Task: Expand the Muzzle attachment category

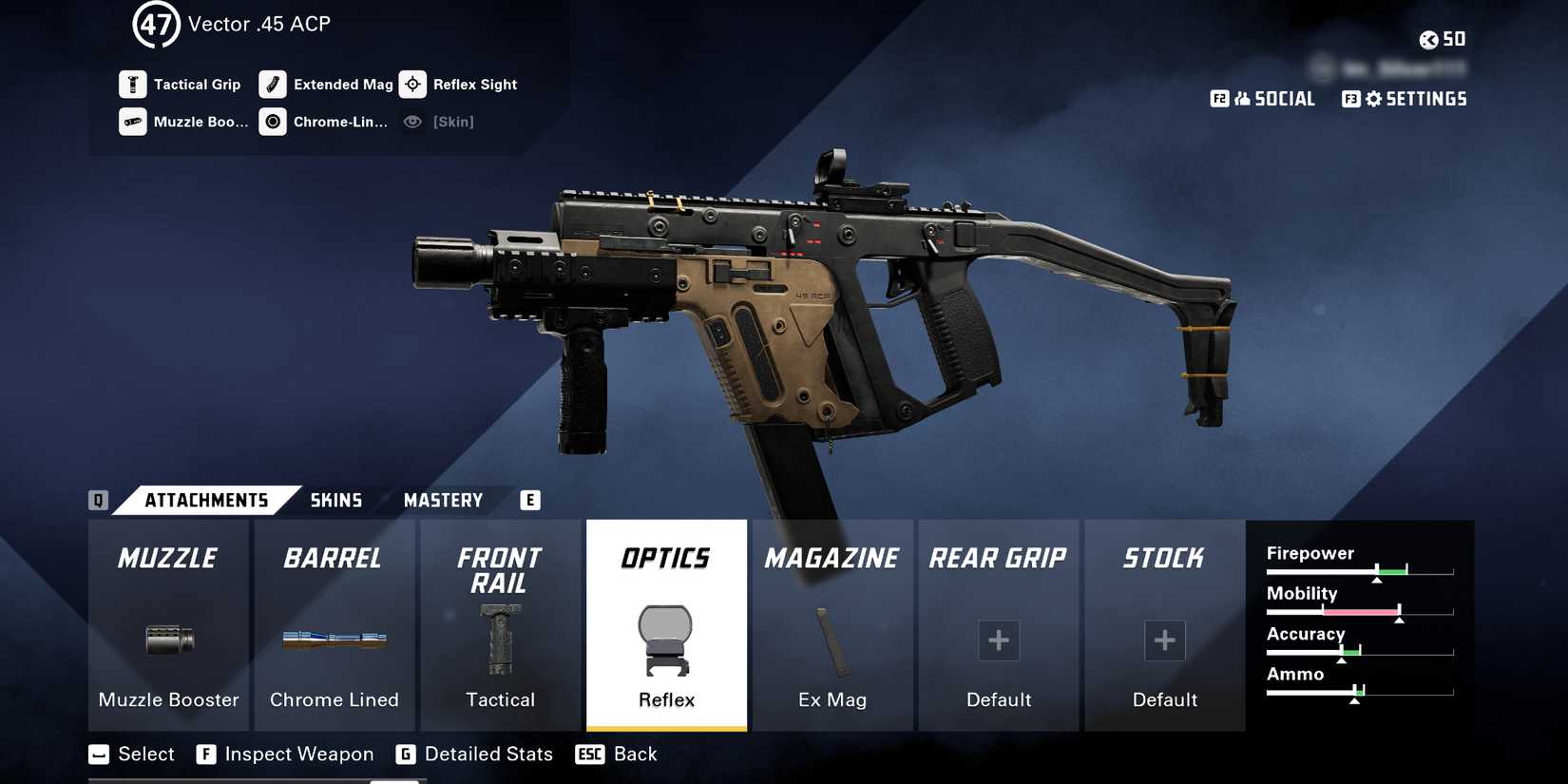Action: (167, 559)
